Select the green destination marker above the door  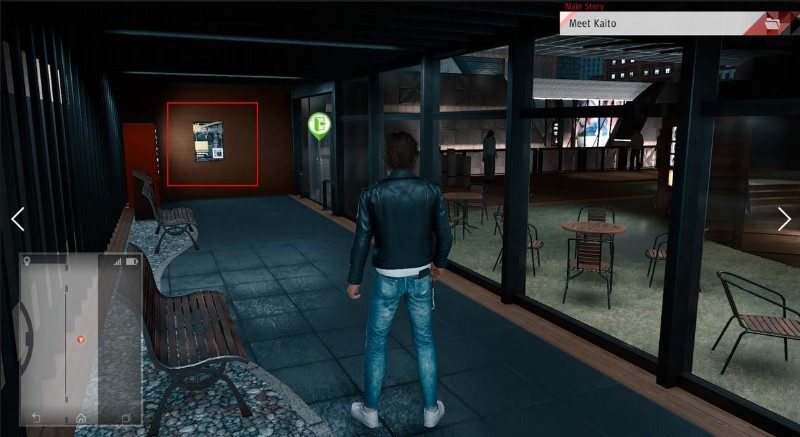[318, 125]
